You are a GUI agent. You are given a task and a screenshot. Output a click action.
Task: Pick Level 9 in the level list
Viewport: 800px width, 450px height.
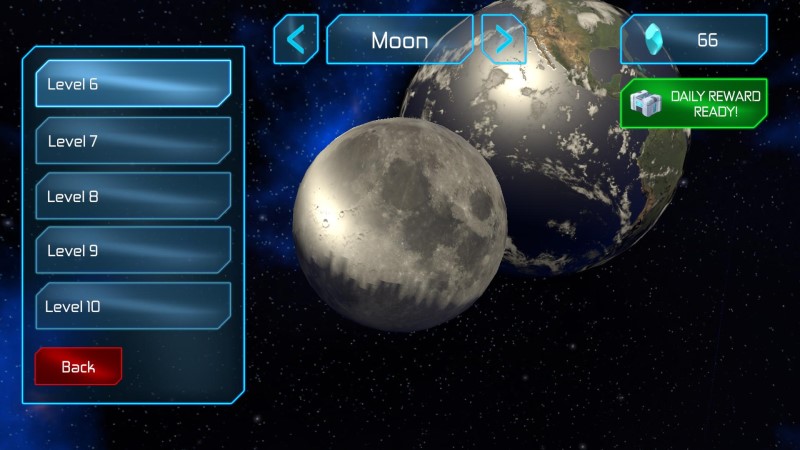pyautogui.click(x=133, y=251)
